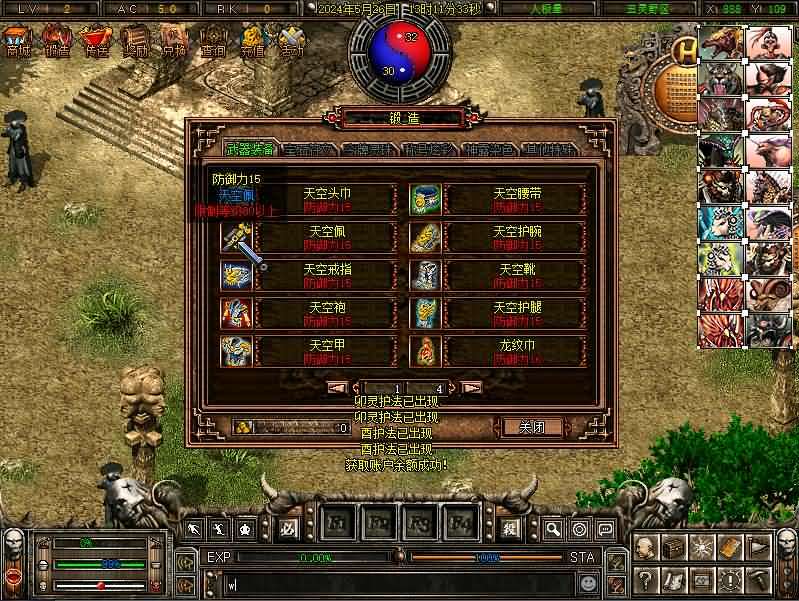Focus the chat input box
Image resolution: width=799 pixels, height=601 pixels.
400,580
